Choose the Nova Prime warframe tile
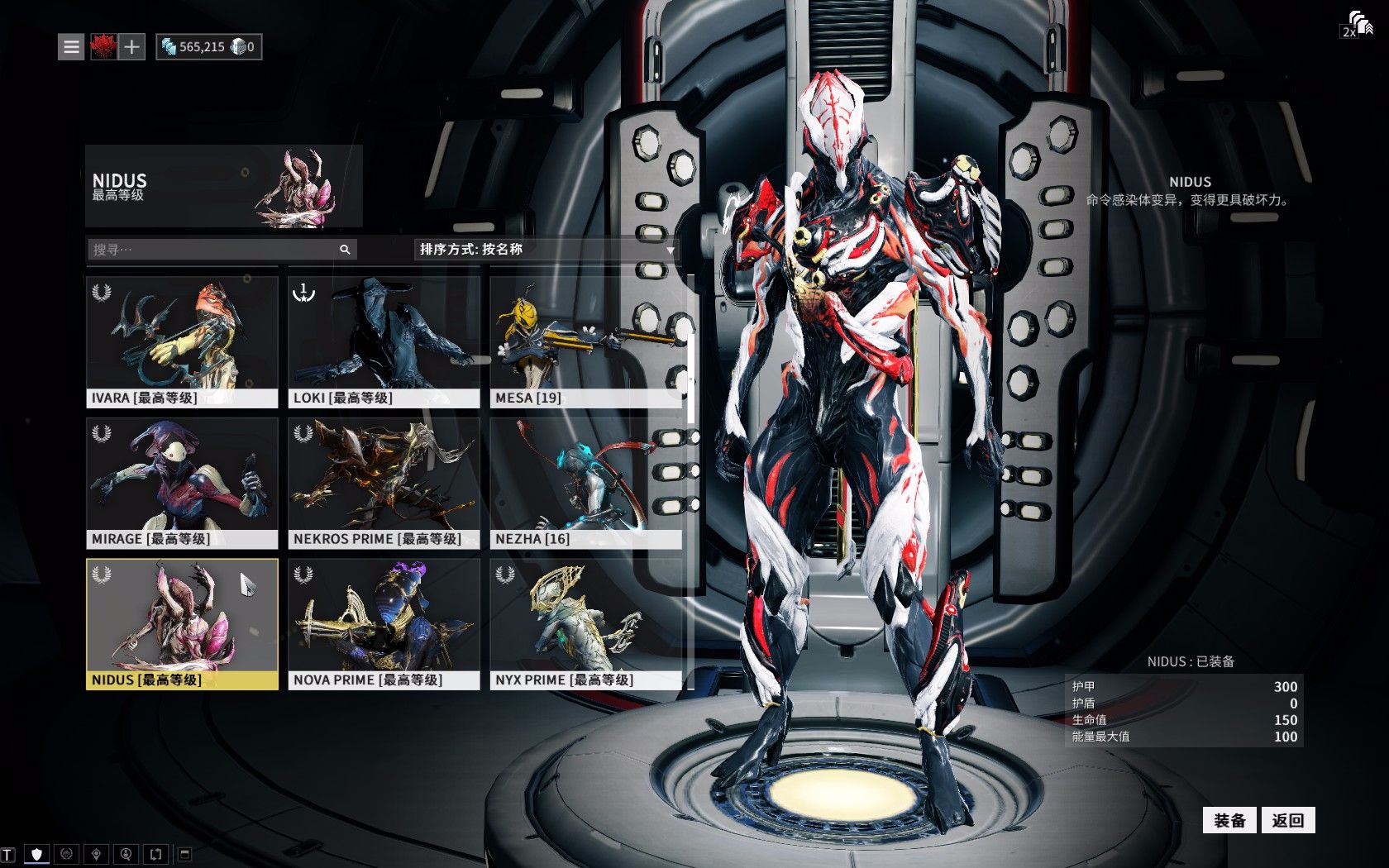 coord(384,624)
